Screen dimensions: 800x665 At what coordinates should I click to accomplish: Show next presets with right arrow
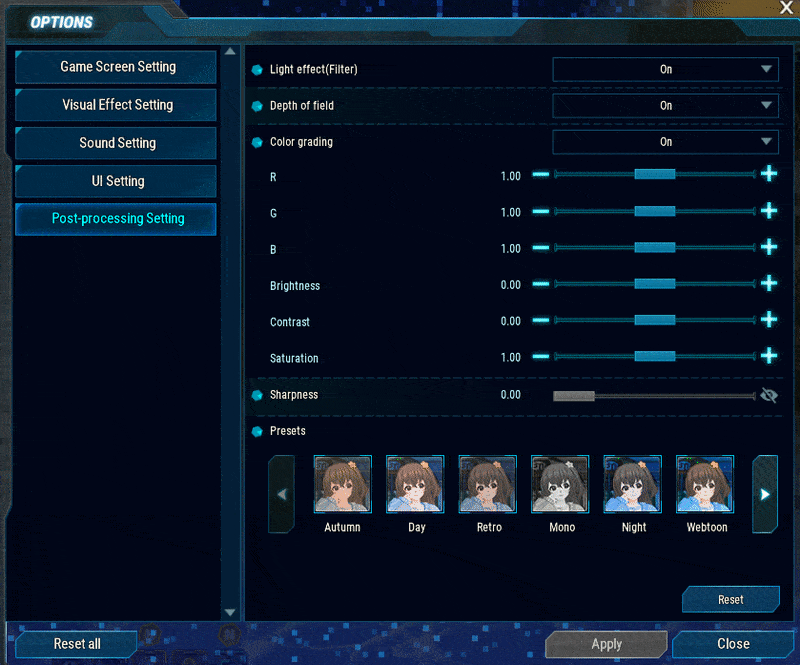coord(765,494)
